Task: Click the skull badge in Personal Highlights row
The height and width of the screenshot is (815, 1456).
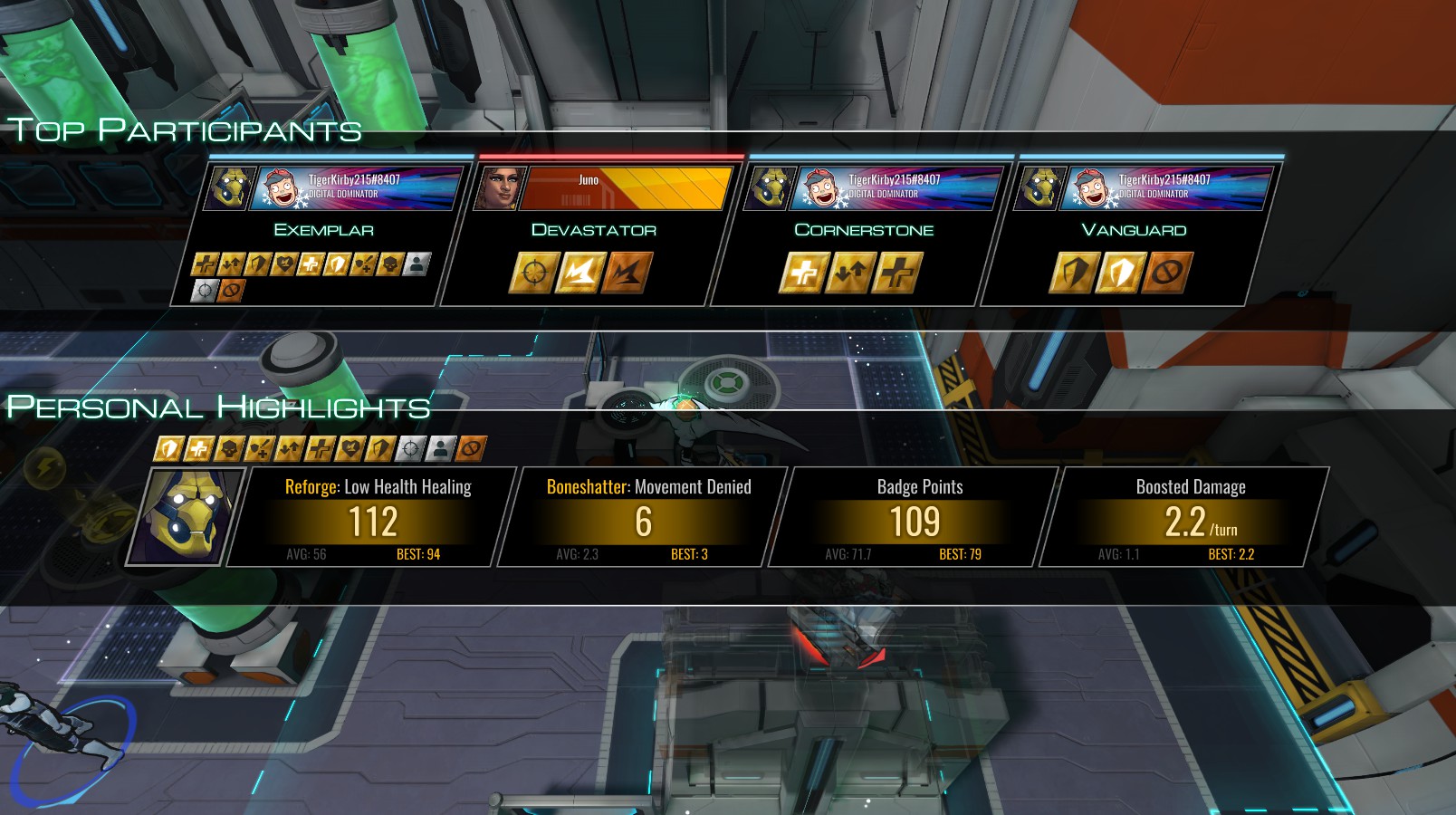Action: (231, 446)
